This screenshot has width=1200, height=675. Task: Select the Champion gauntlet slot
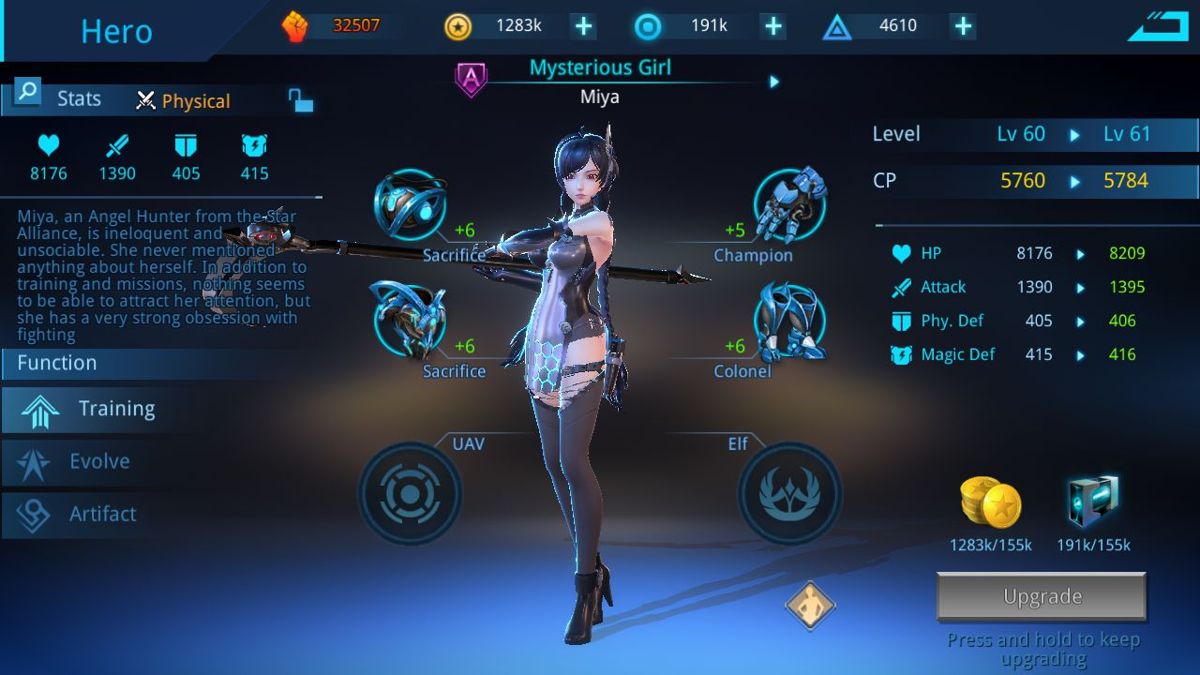789,205
